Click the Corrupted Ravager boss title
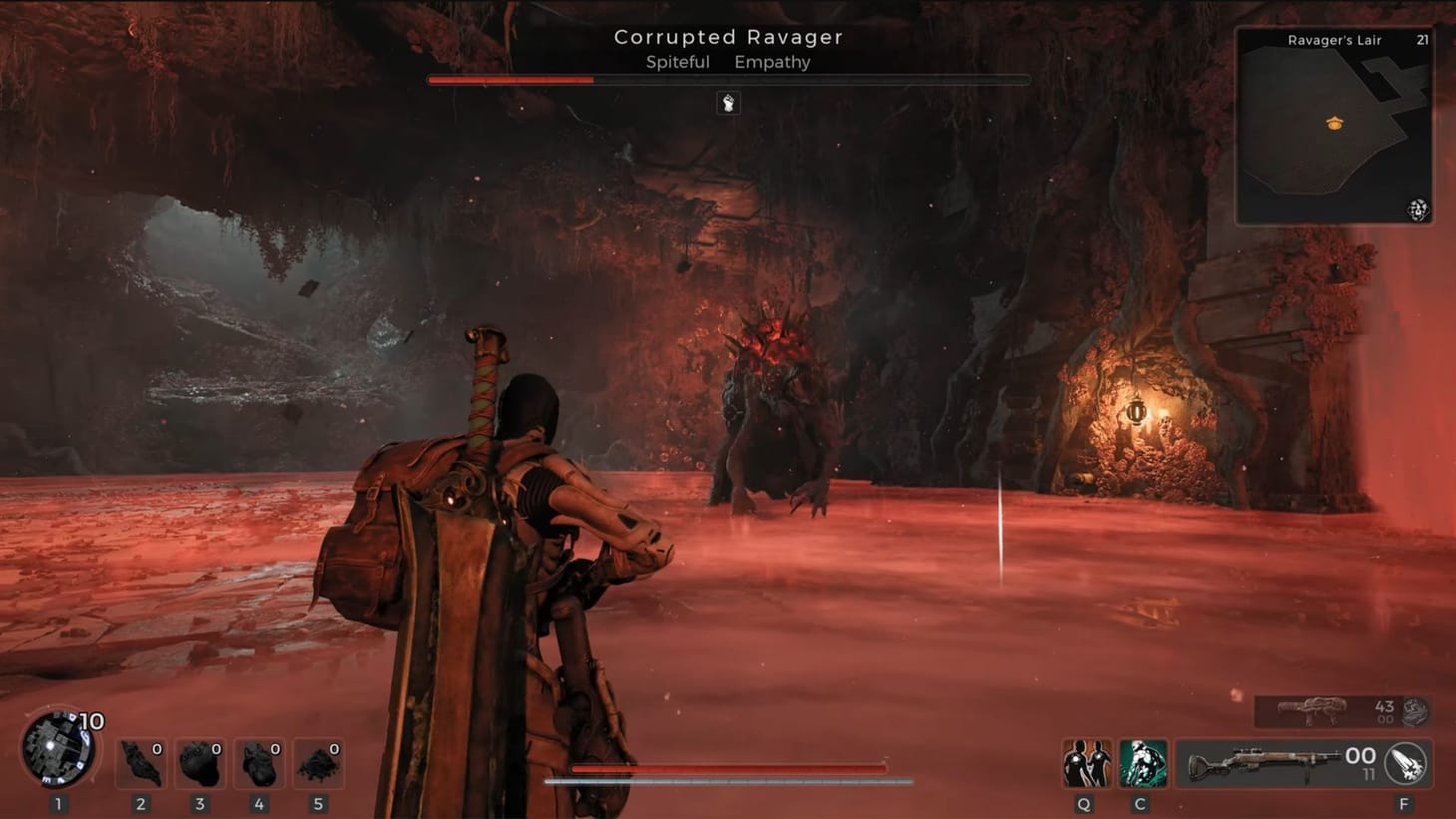The image size is (1456, 819). [x=727, y=37]
